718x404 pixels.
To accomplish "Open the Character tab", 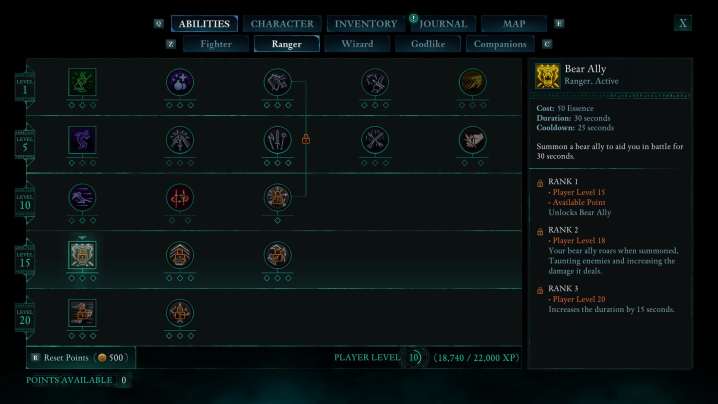I will pyautogui.click(x=282, y=23).
